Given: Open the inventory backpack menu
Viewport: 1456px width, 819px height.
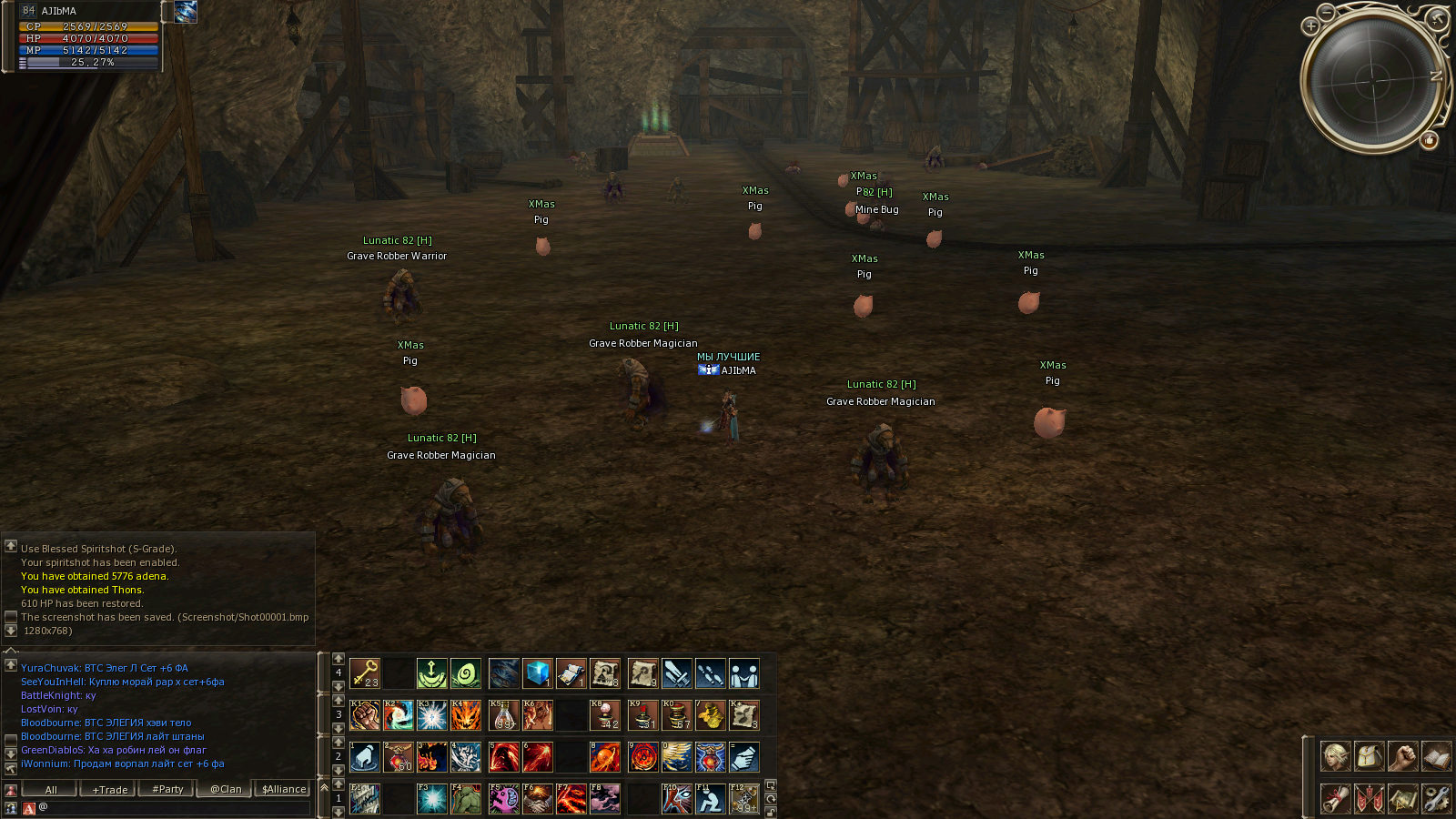Looking at the screenshot, I should point(1369,756).
